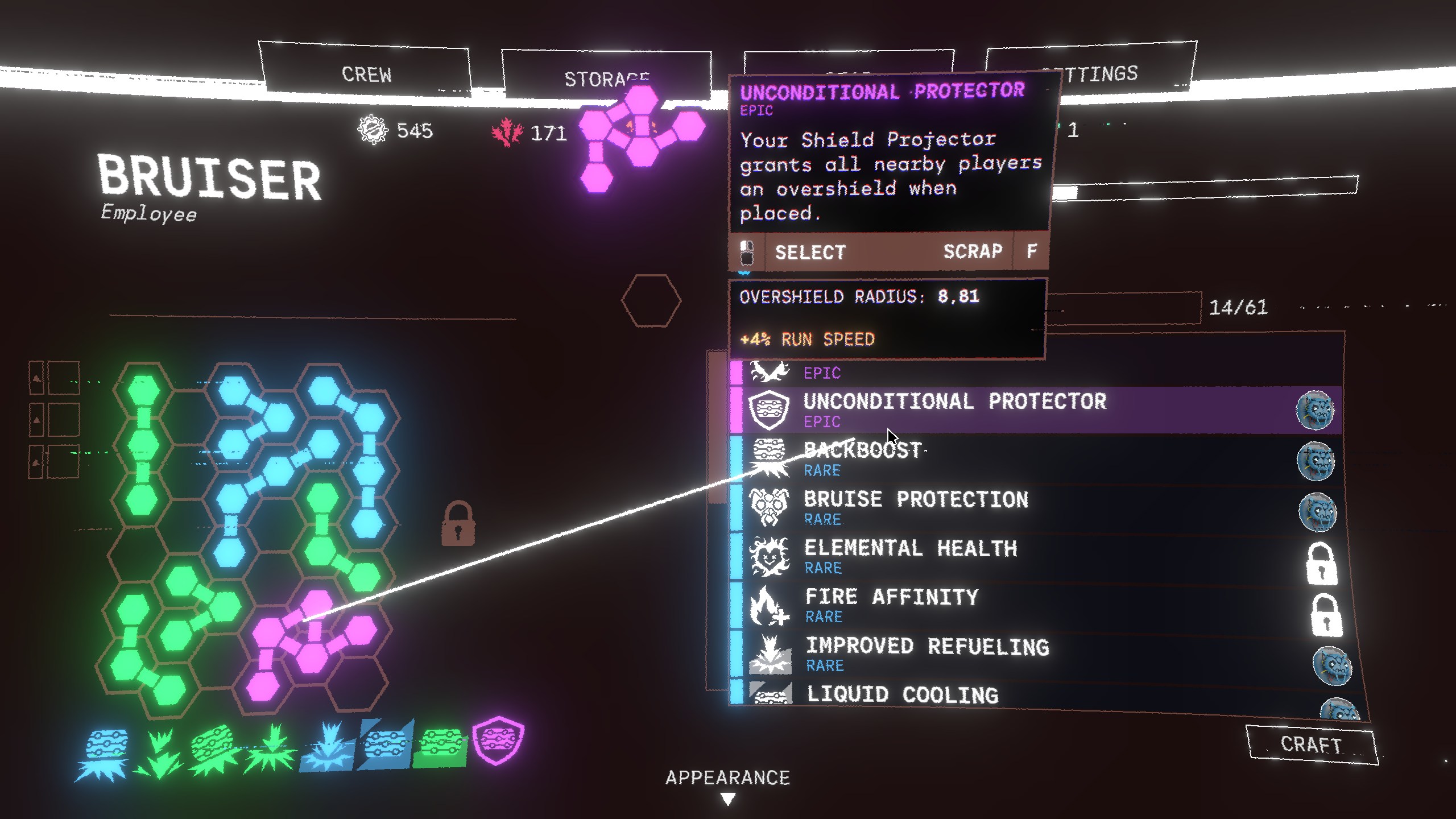Click the Craft button
The height and width of the screenshot is (819, 1456).
[x=1311, y=744]
